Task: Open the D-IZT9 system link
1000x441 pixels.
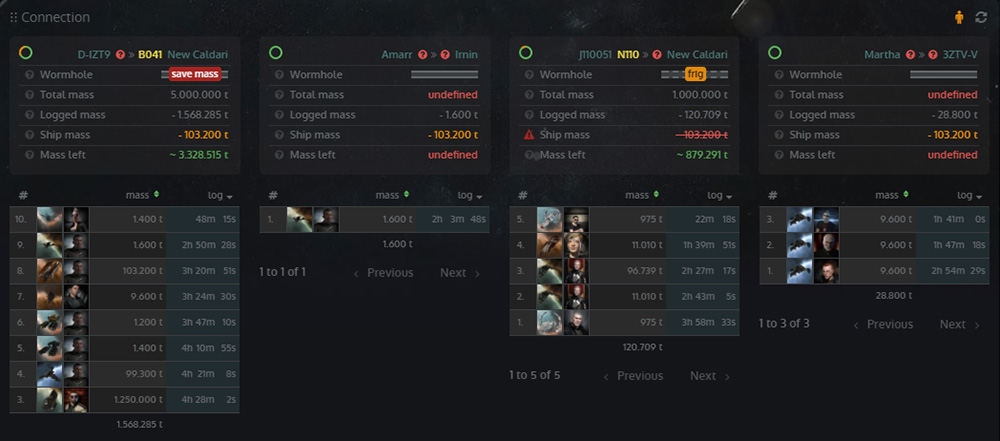Action: tap(95, 54)
